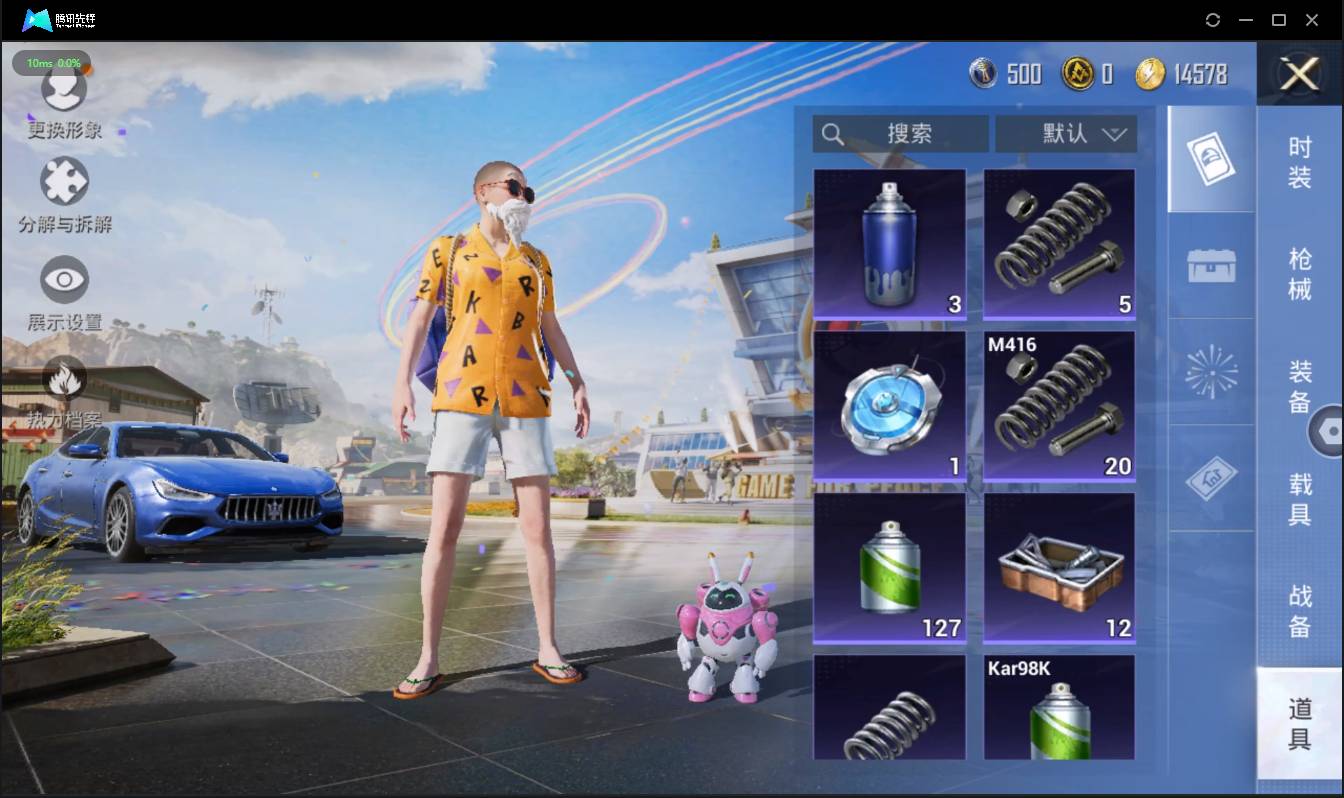Open the 分解与拆解 dismantle menu
The width and height of the screenshot is (1344, 798).
click(x=64, y=193)
